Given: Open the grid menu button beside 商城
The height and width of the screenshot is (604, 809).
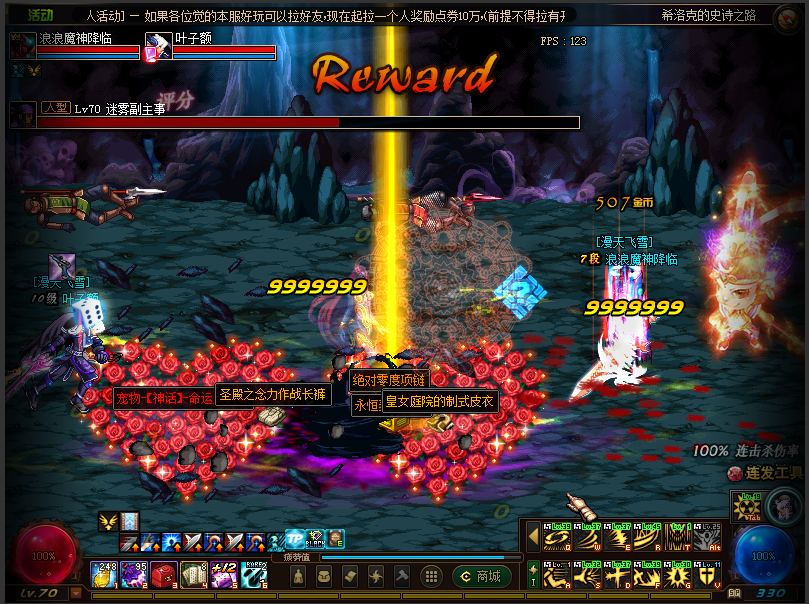Looking at the screenshot, I should [432, 577].
